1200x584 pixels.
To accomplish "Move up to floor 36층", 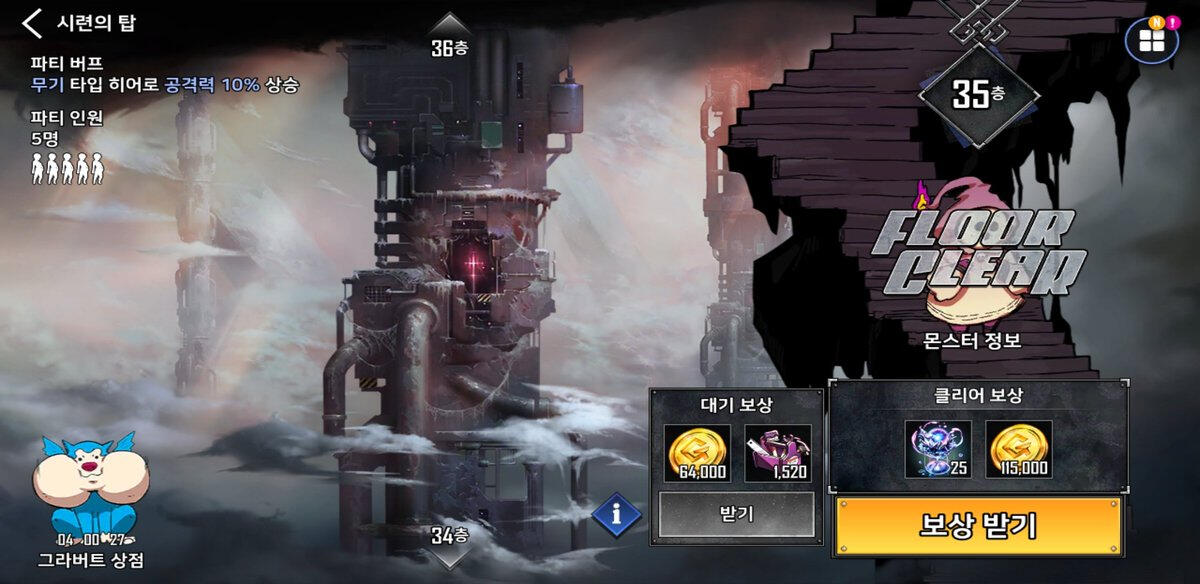I will 450,37.
